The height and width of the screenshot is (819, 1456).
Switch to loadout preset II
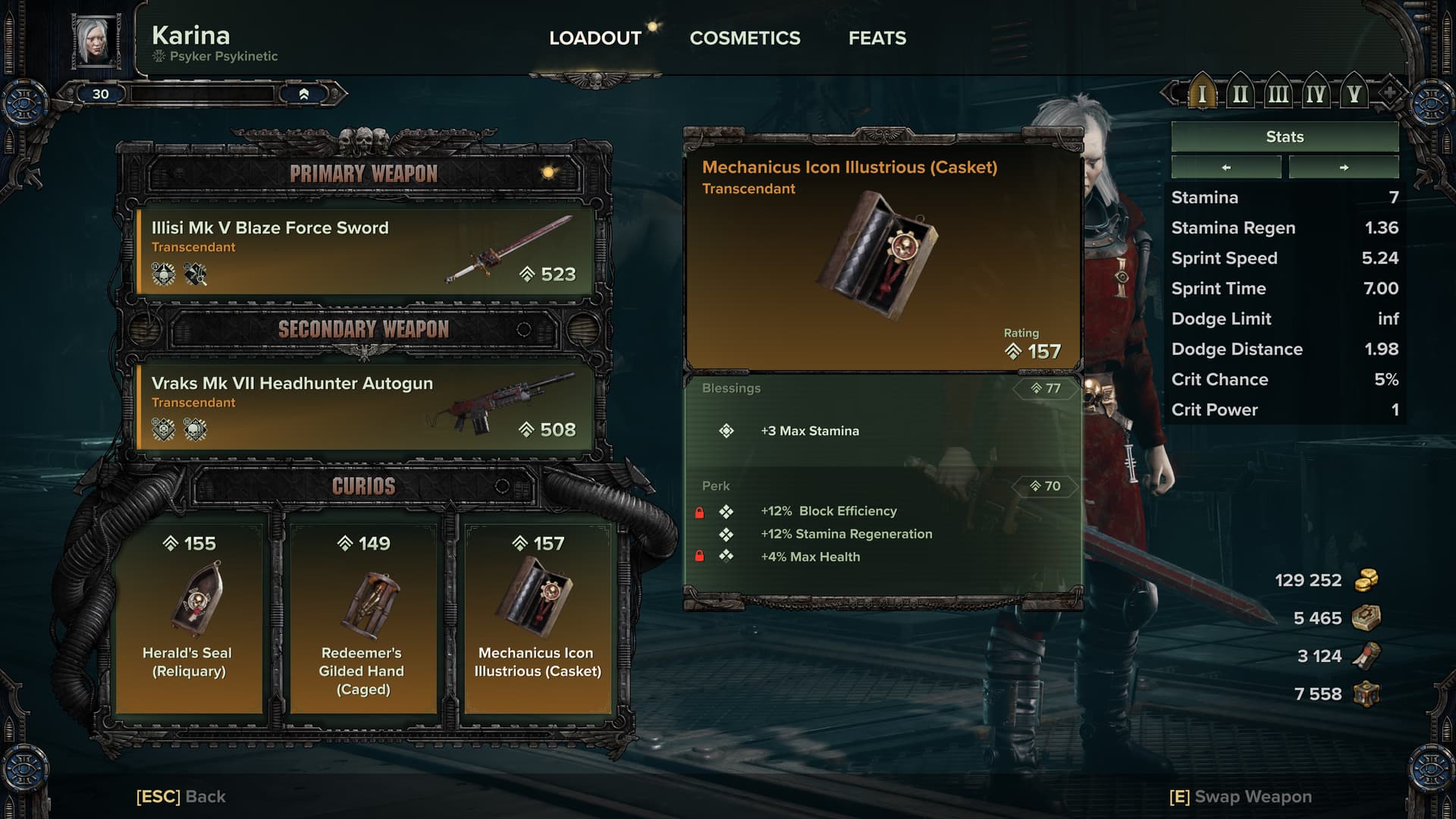pos(1240,94)
